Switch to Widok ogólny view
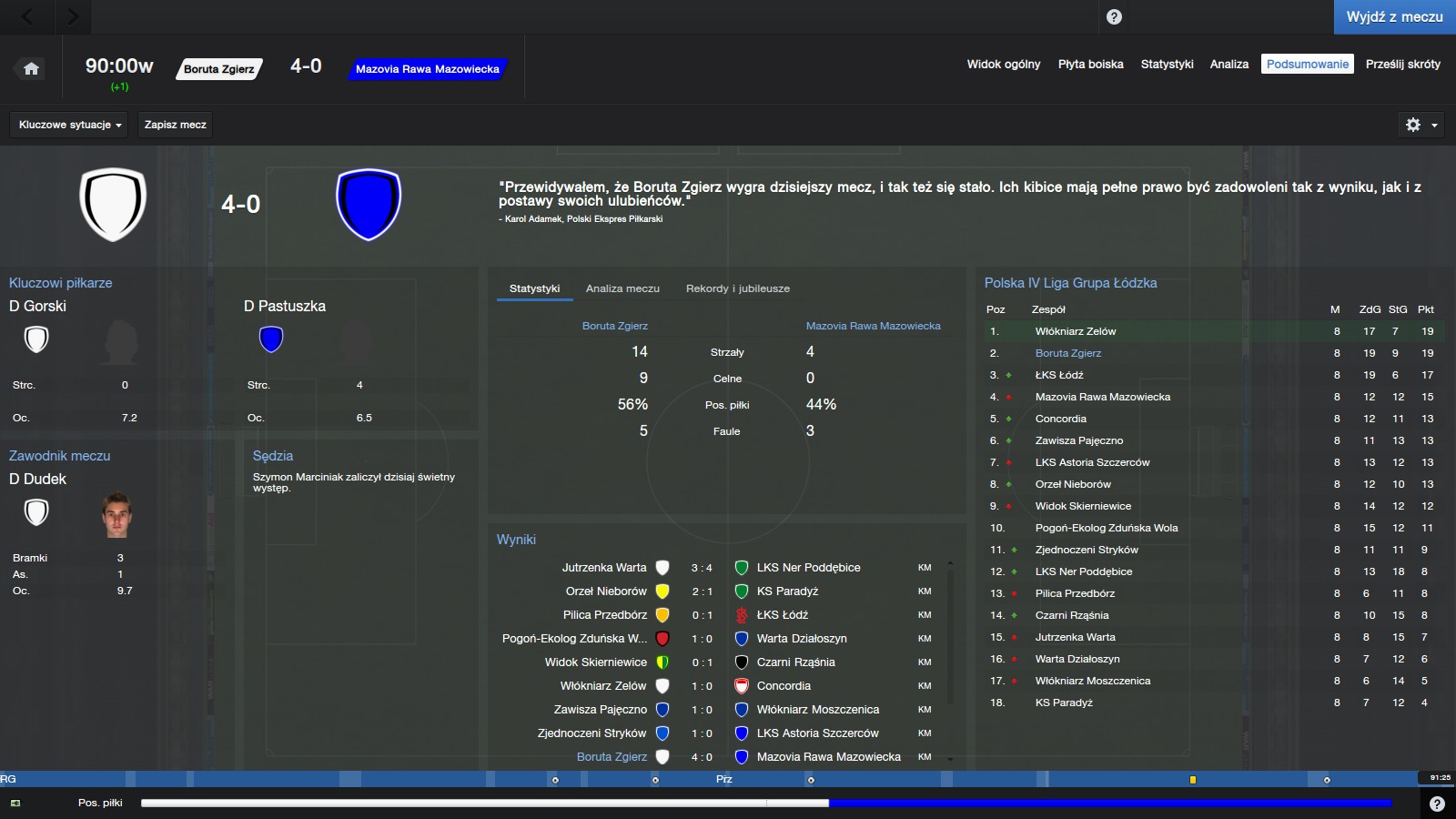The width and height of the screenshot is (1456, 819). [1003, 65]
